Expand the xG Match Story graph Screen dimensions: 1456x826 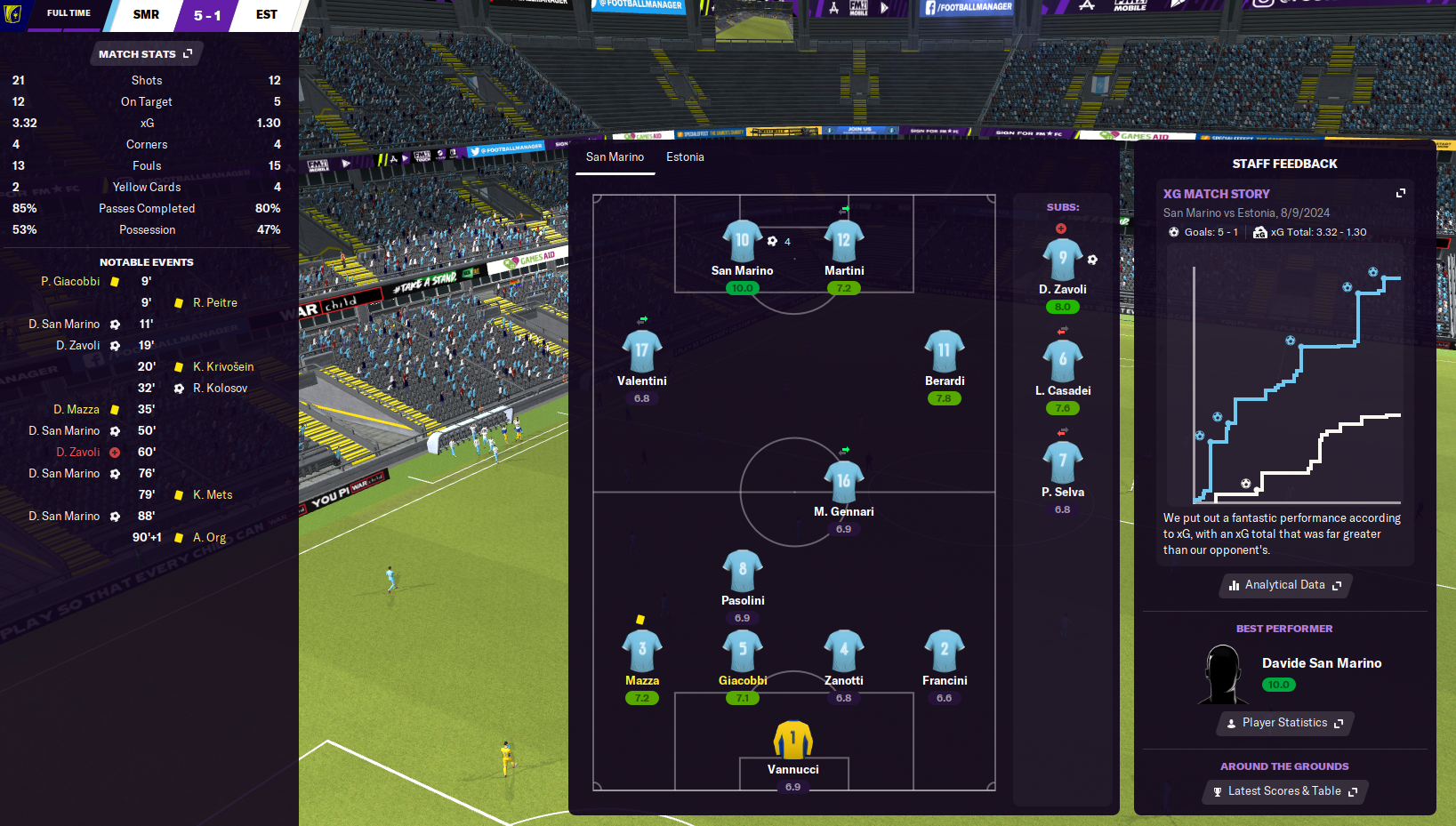(1401, 193)
